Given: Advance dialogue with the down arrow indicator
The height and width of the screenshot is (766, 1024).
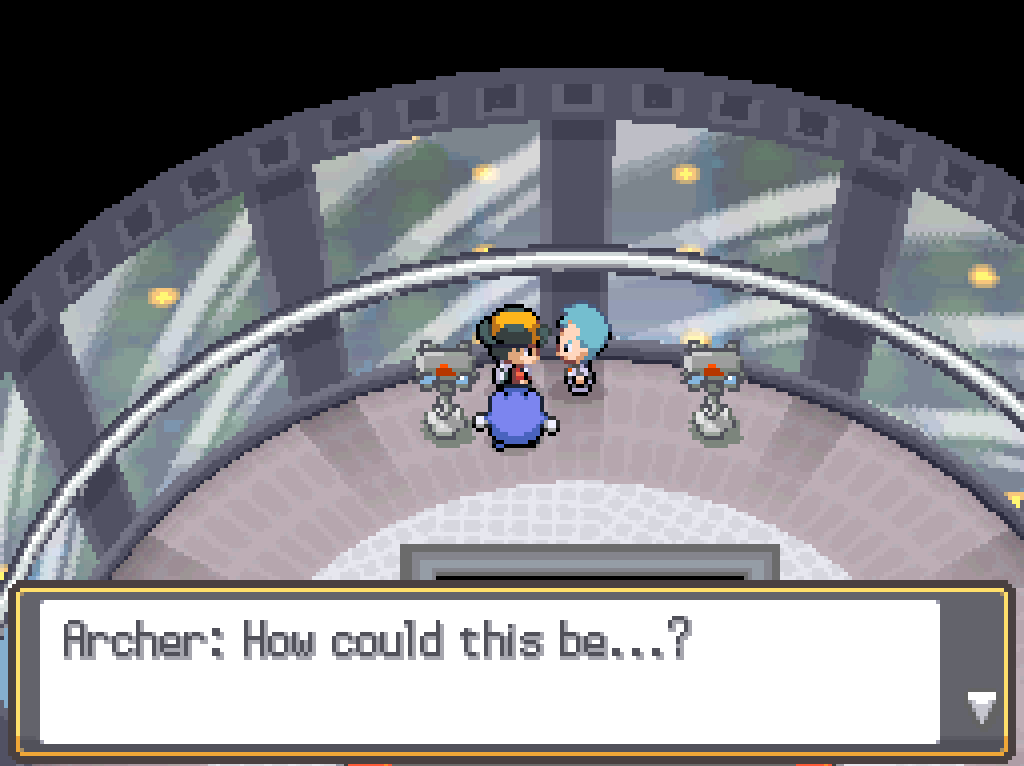Looking at the screenshot, I should tap(981, 707).
